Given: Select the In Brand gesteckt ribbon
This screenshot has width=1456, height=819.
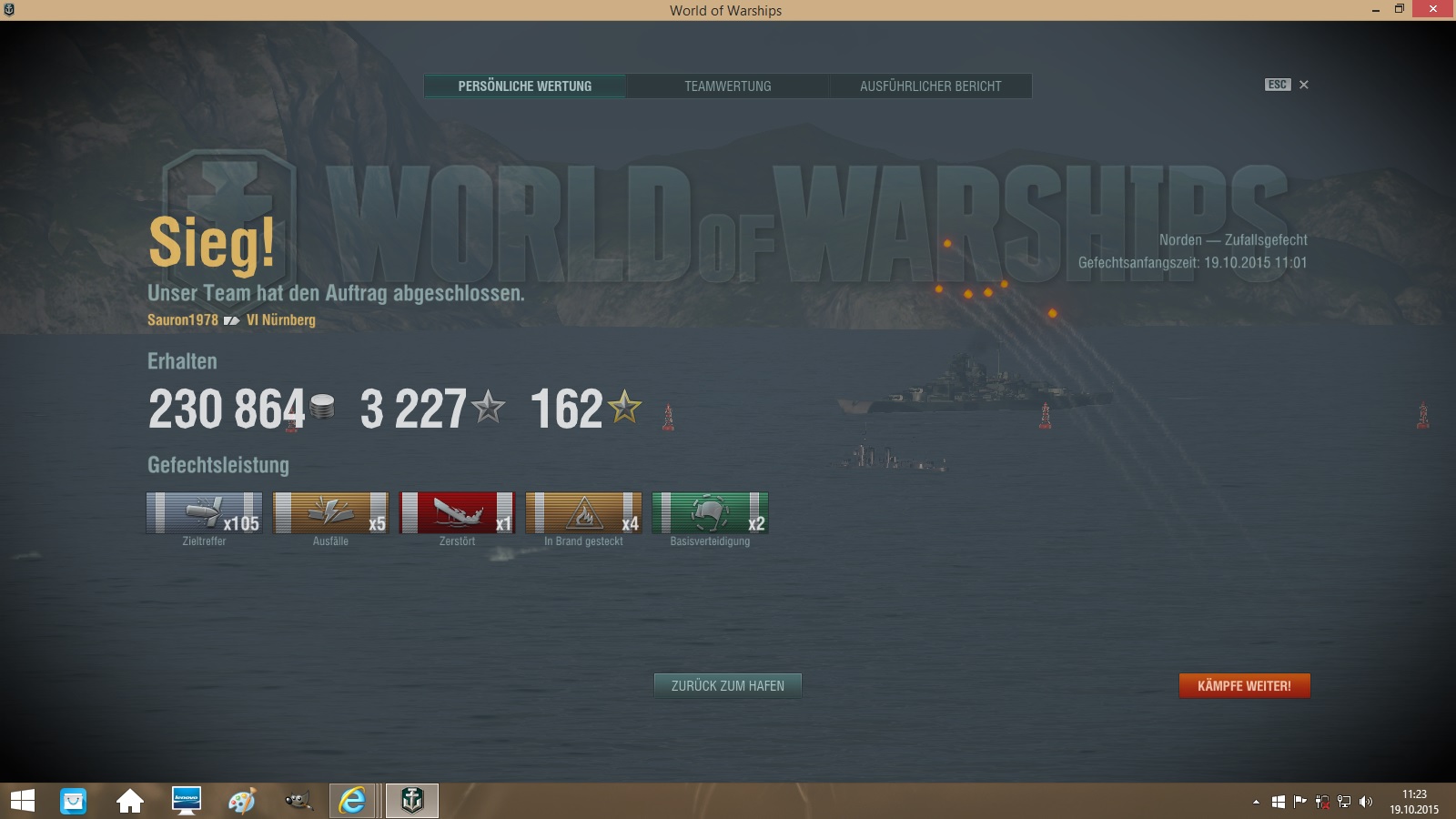Looking at the screenshot, I should click(583, 513).
